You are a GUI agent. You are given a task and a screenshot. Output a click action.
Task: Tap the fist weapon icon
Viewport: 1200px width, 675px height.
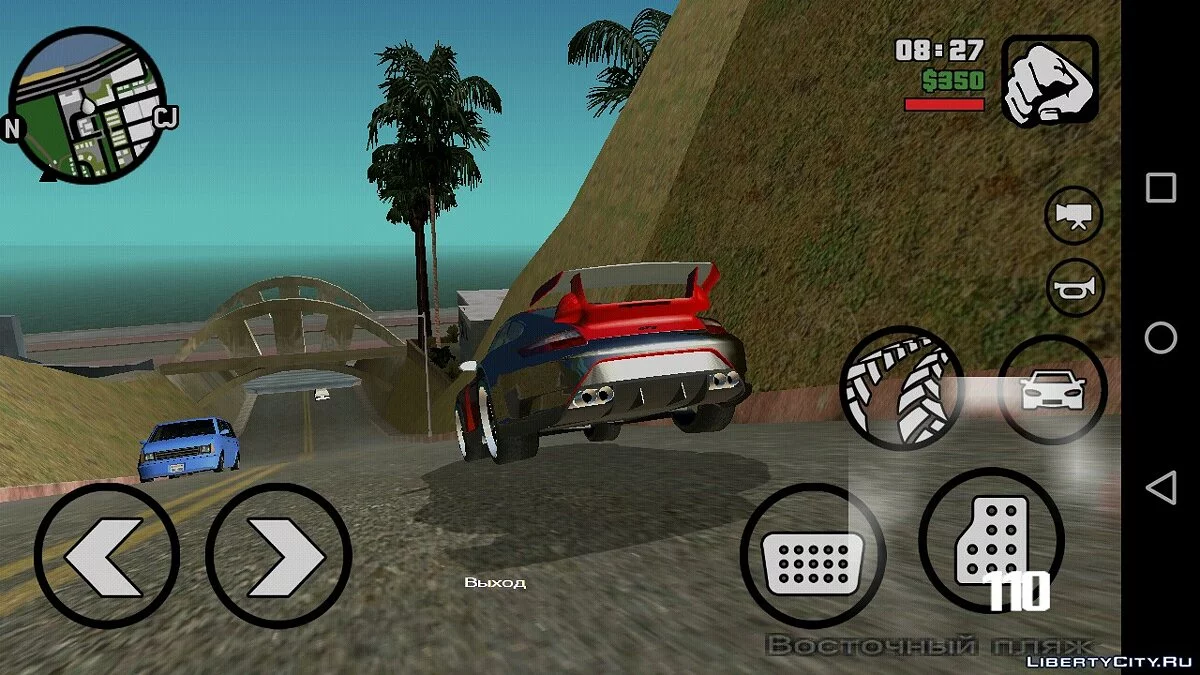pyautogui.click(x=1050, y=82)
